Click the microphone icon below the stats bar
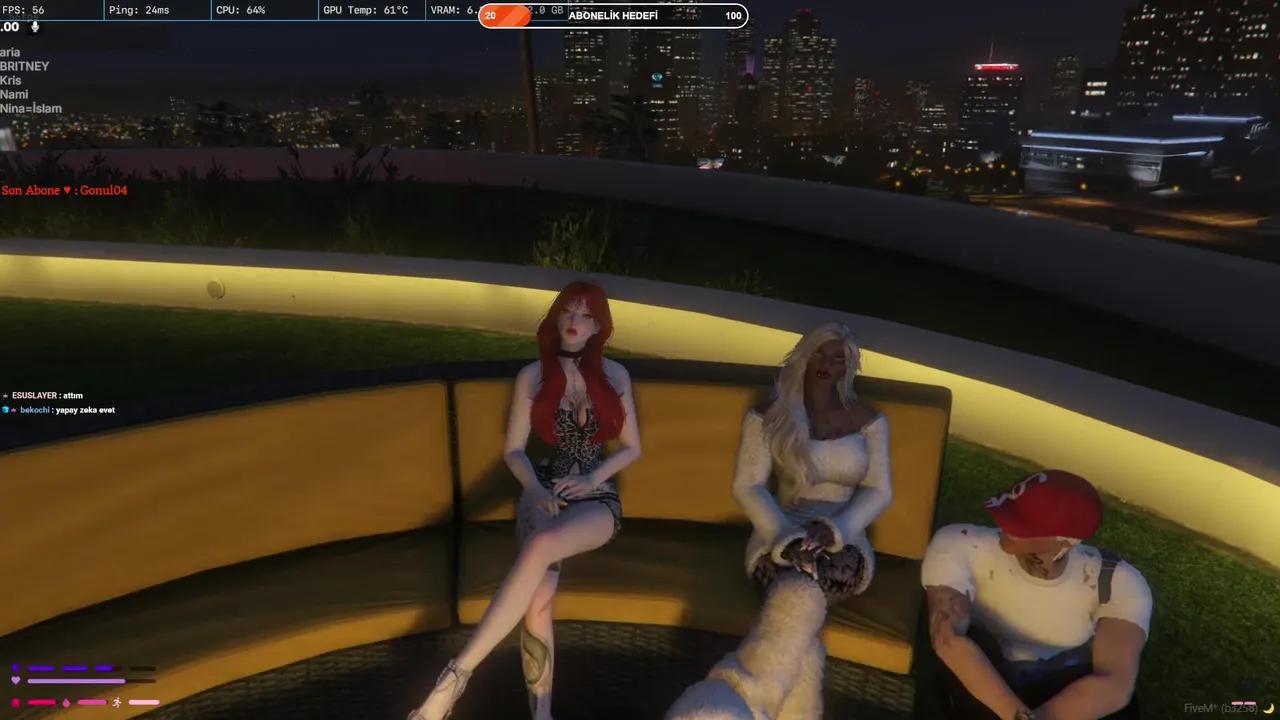This screenshot has height=720, width=1280. point(36,27)
